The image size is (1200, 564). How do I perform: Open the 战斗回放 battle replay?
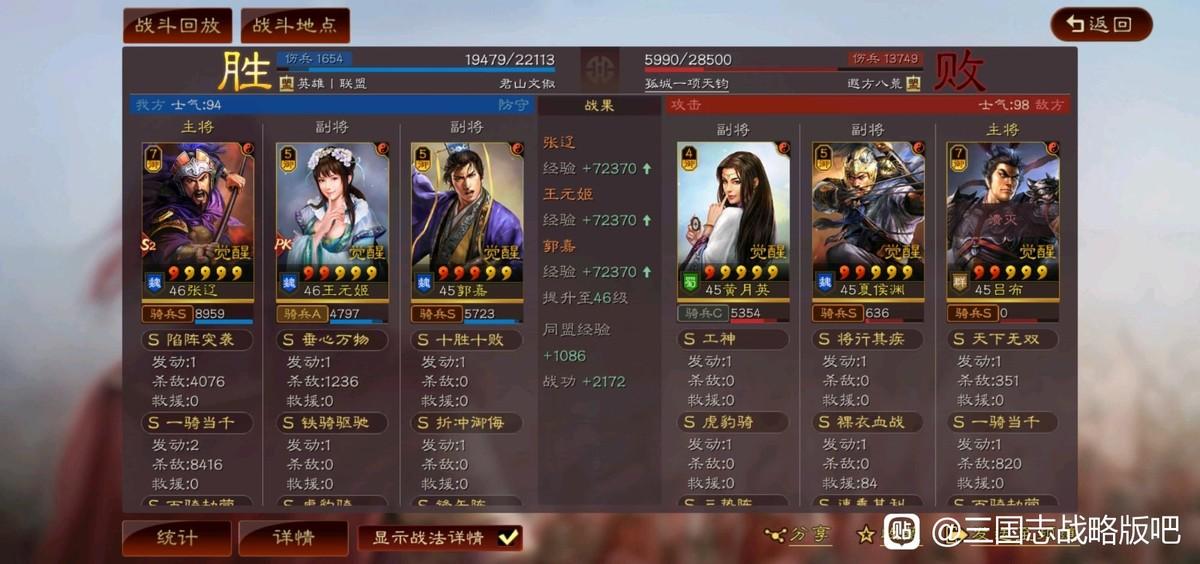click(x=177, y=25)
